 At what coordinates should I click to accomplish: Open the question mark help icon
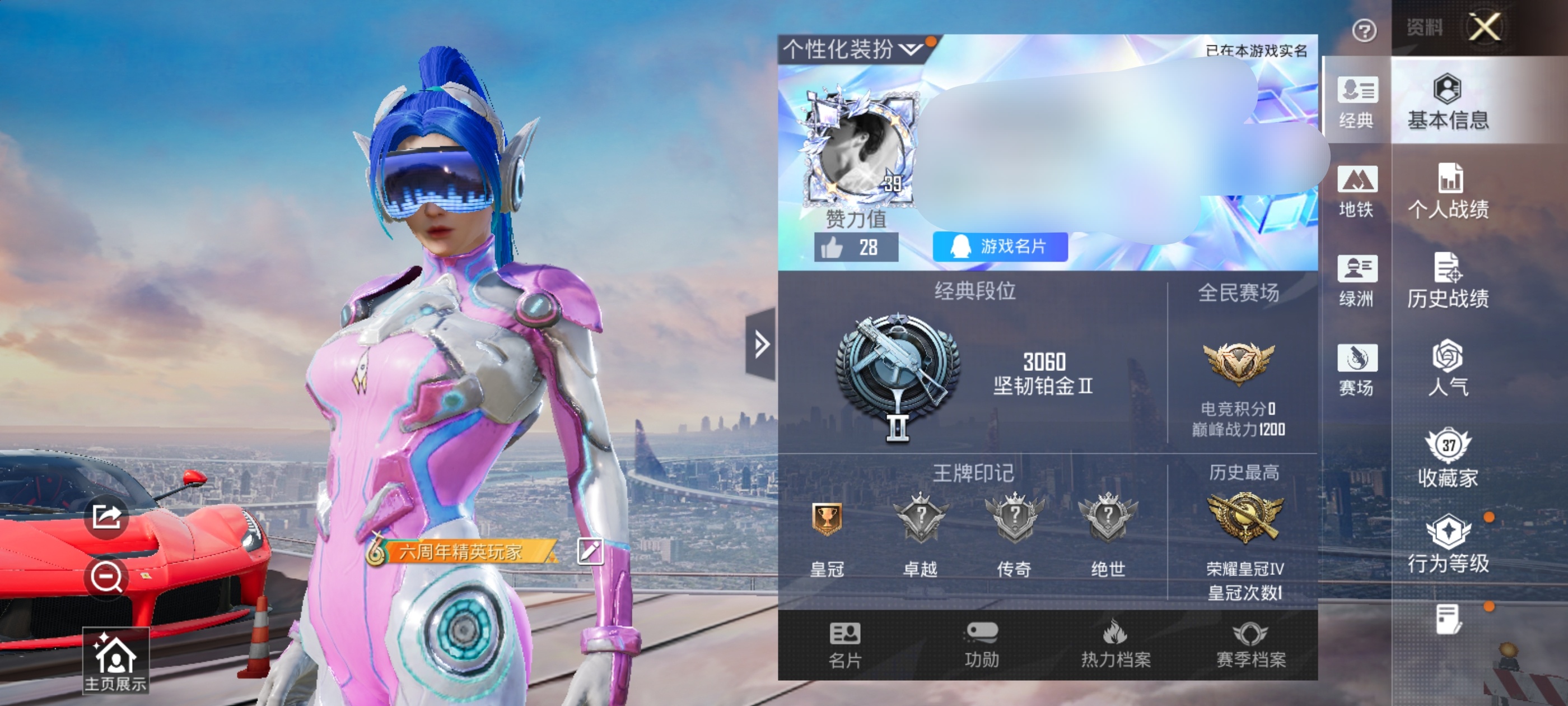pyautogui.click(x=1364, y=30)
